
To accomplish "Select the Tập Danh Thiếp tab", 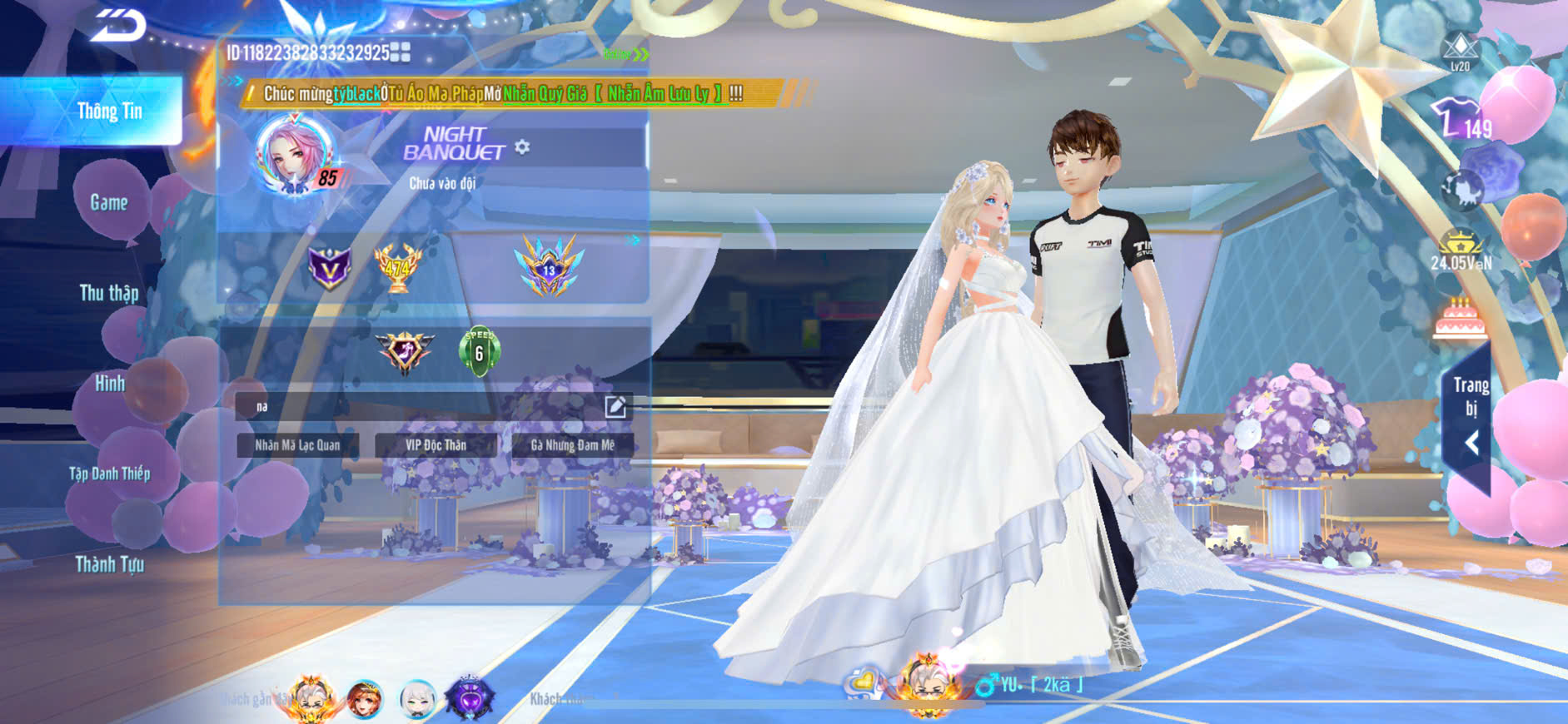I will coord(109,474).
